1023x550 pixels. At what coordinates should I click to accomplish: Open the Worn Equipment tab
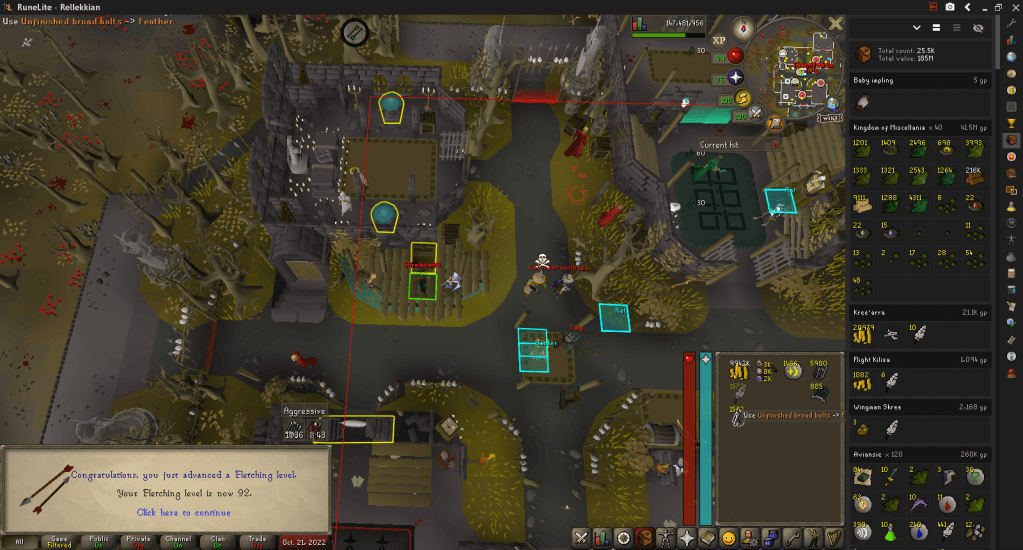[x=665, y=537]
